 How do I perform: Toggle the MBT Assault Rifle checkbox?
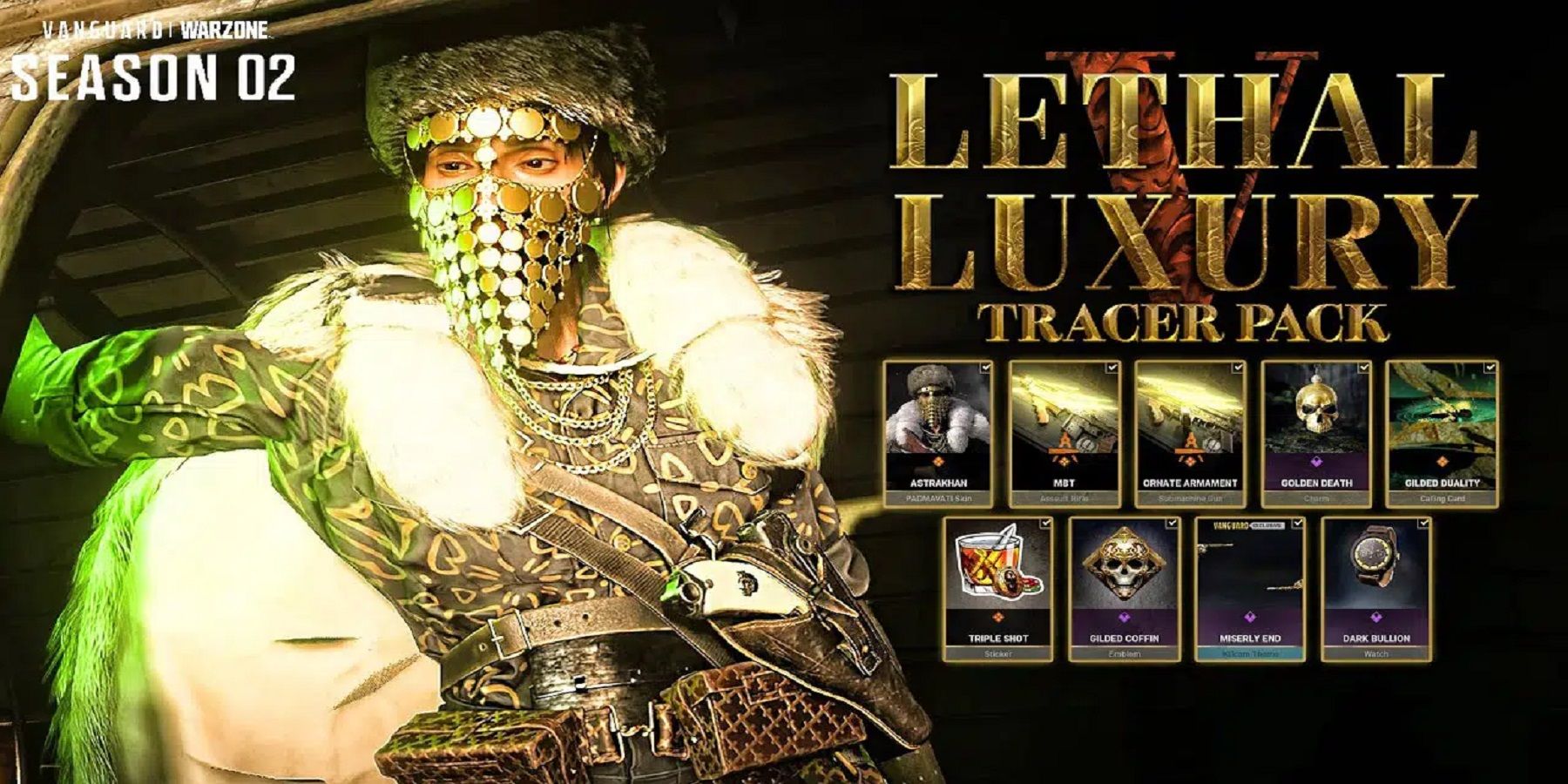click(1112, 366)
